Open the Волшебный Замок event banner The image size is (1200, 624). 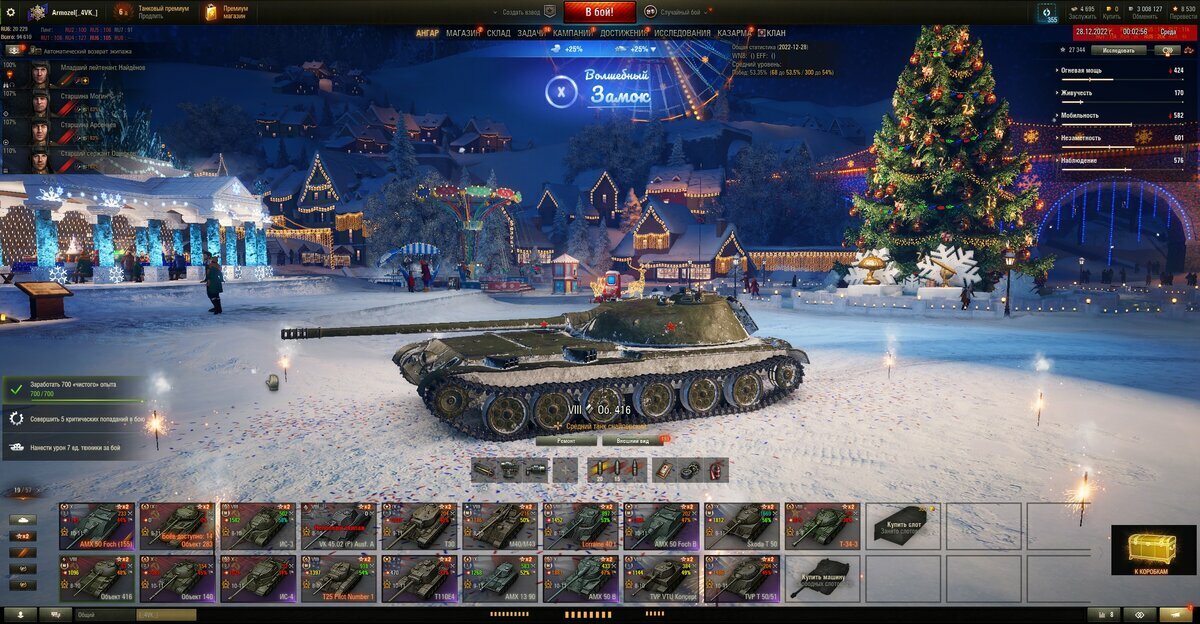point(601,90)
